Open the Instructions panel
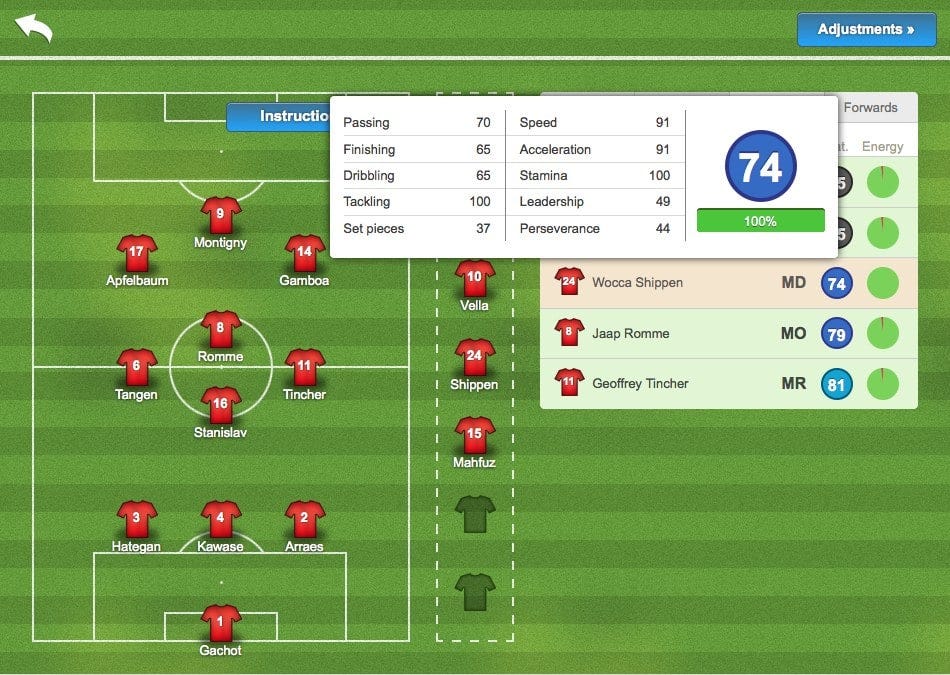Screen dimensions: 950x675 pos(280,117)
